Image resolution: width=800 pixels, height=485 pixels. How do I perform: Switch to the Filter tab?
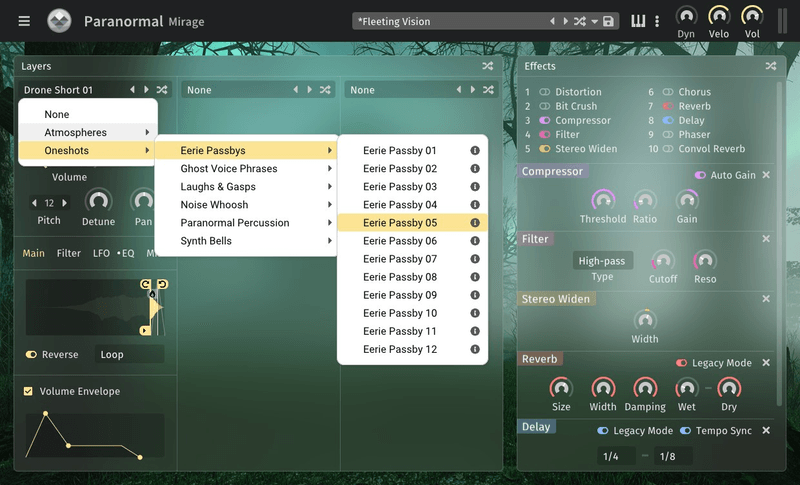[69, 254]
